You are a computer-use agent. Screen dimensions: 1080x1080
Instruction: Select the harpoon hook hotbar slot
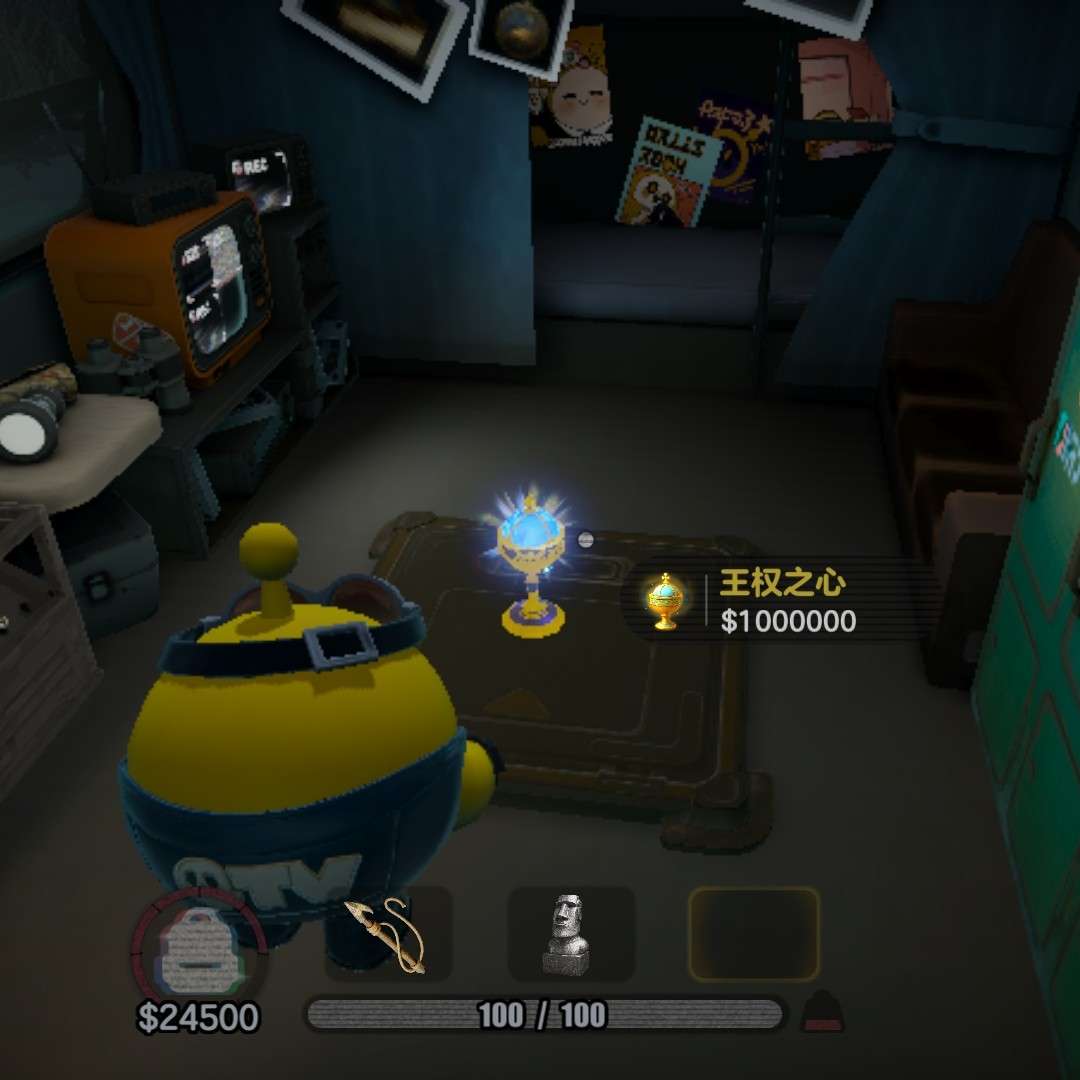pos(388,934)
